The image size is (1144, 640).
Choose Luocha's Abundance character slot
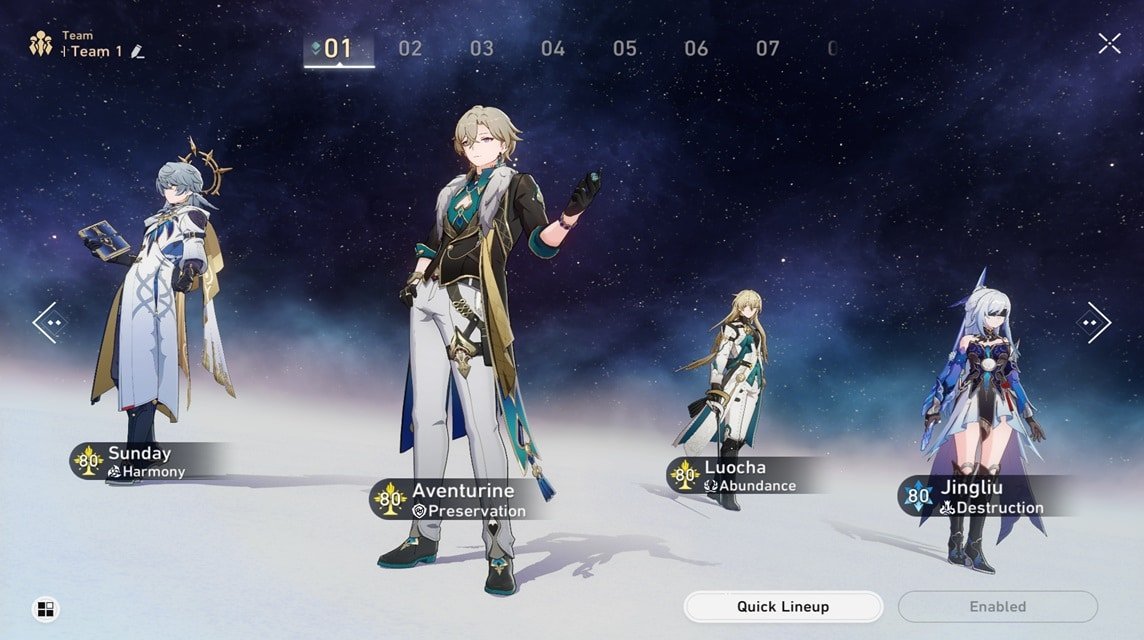point(742,476)
